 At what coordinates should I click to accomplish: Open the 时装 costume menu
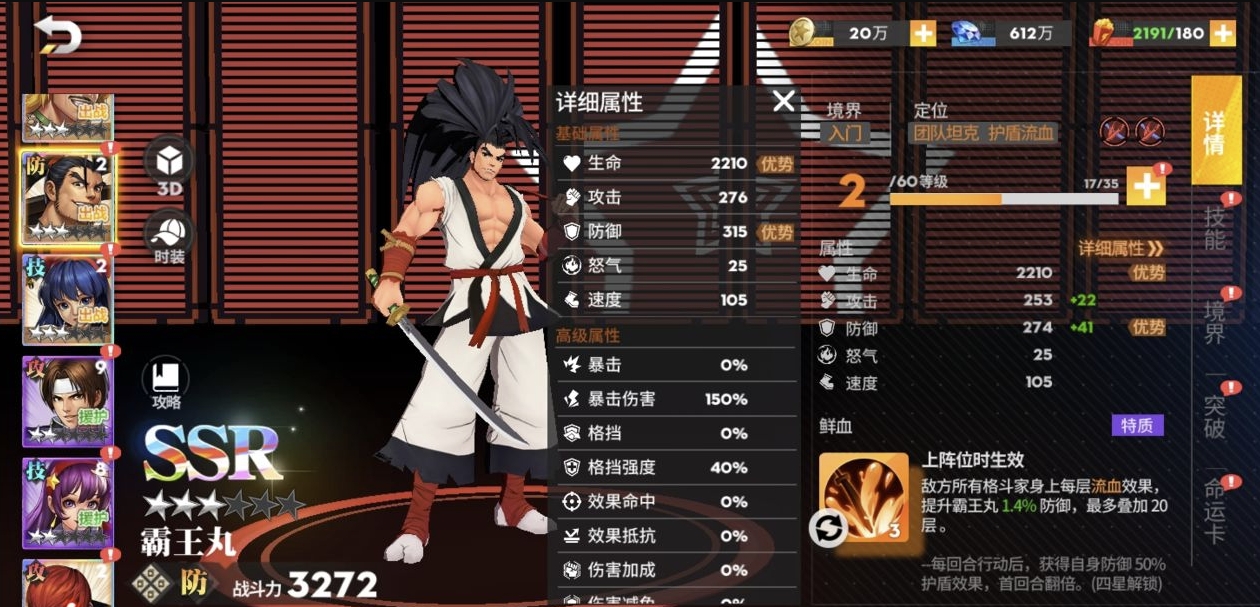(169, 238)
